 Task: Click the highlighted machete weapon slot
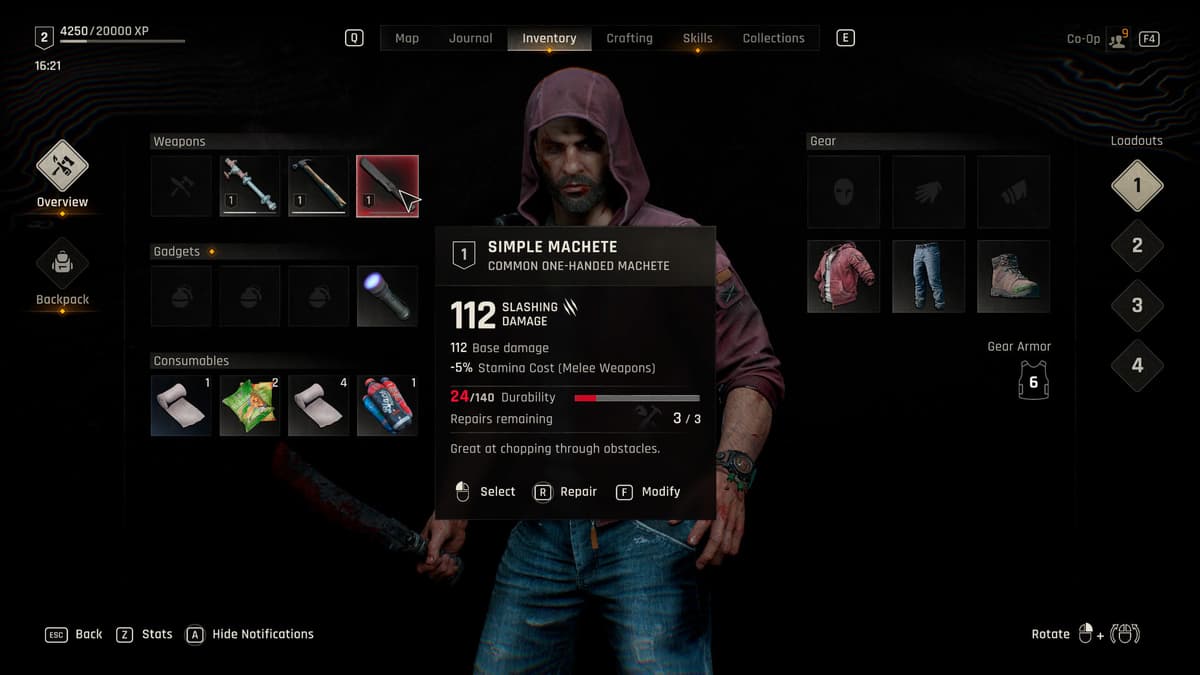pos(387,185)
